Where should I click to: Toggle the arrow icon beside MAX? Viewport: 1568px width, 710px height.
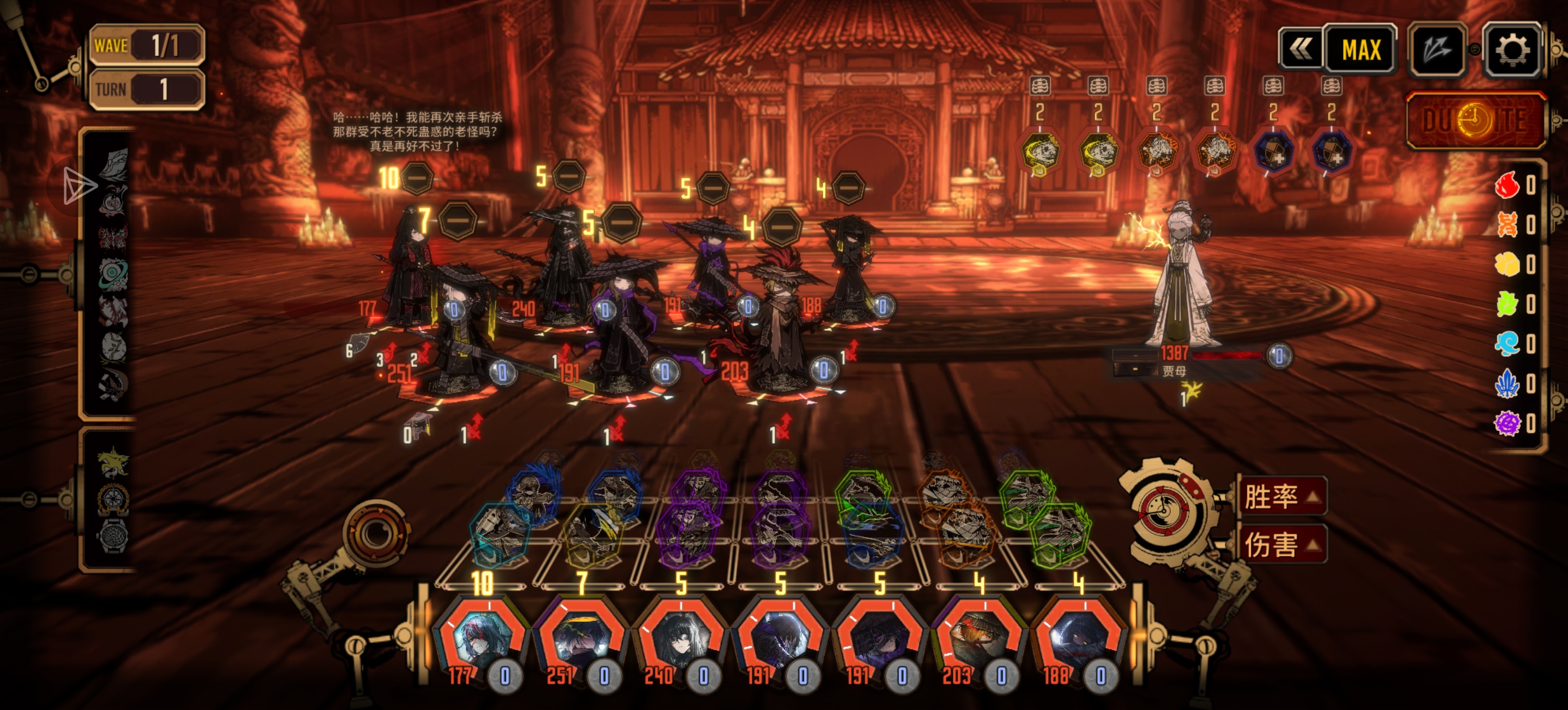click(1437, 50)
